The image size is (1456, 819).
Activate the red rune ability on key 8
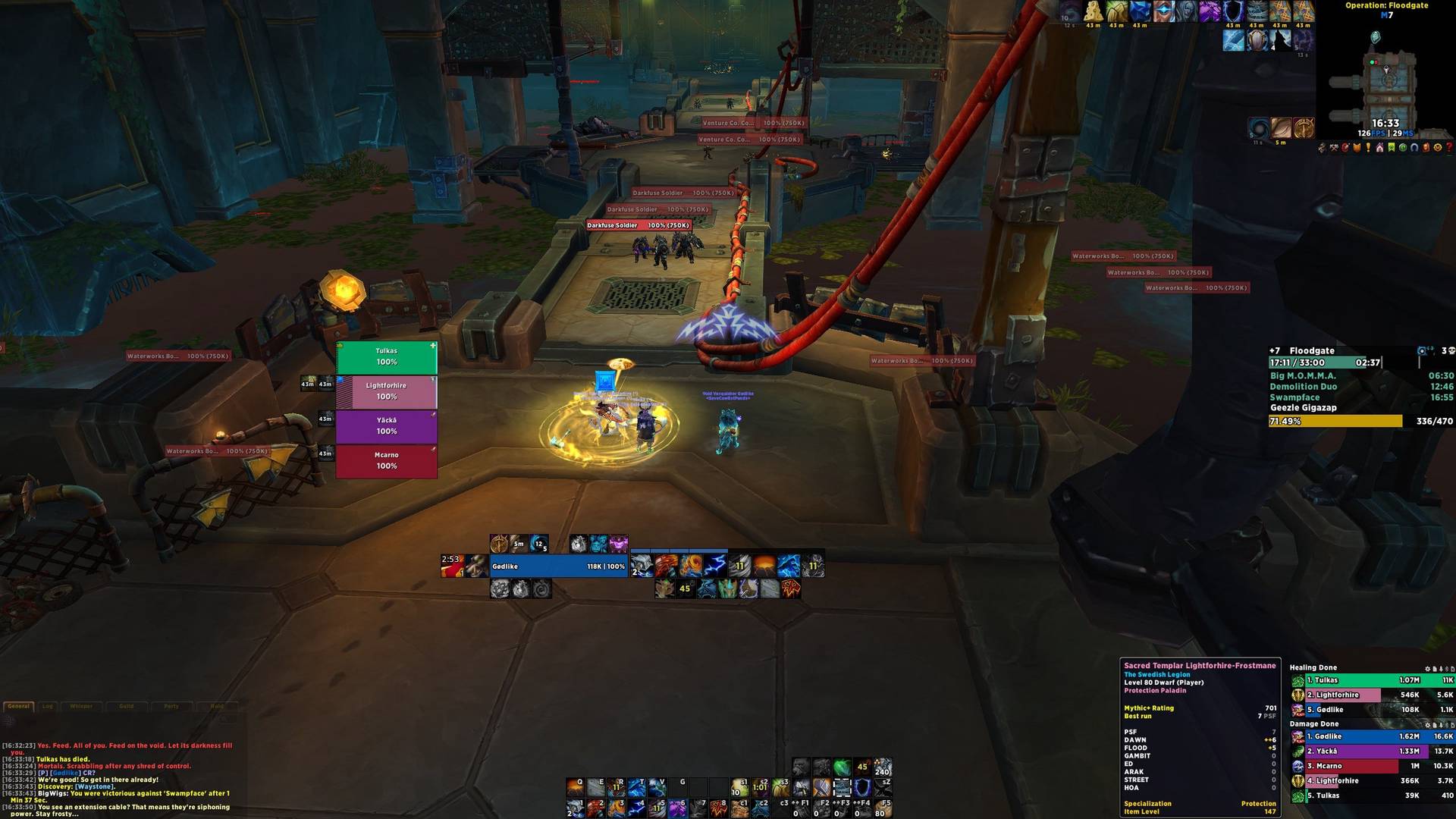tap(718, 809)
